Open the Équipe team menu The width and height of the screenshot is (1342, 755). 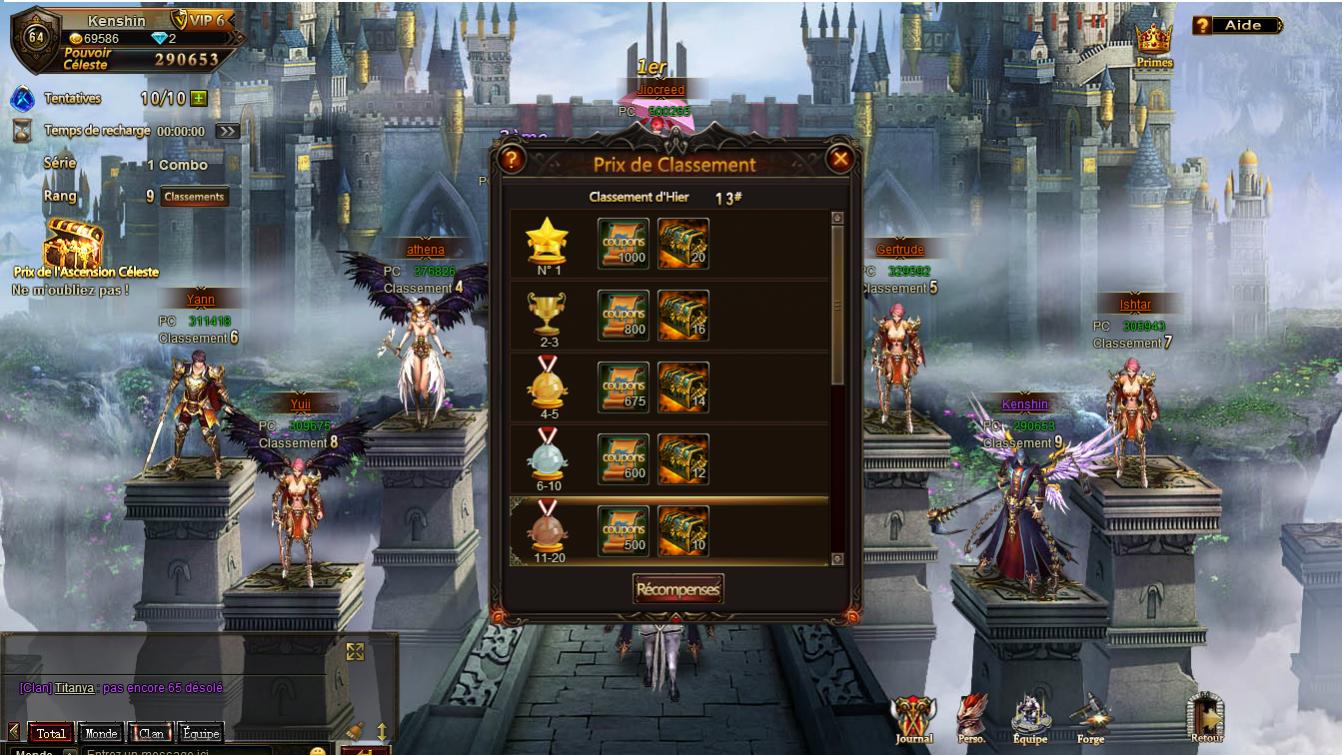(1030, 719)
